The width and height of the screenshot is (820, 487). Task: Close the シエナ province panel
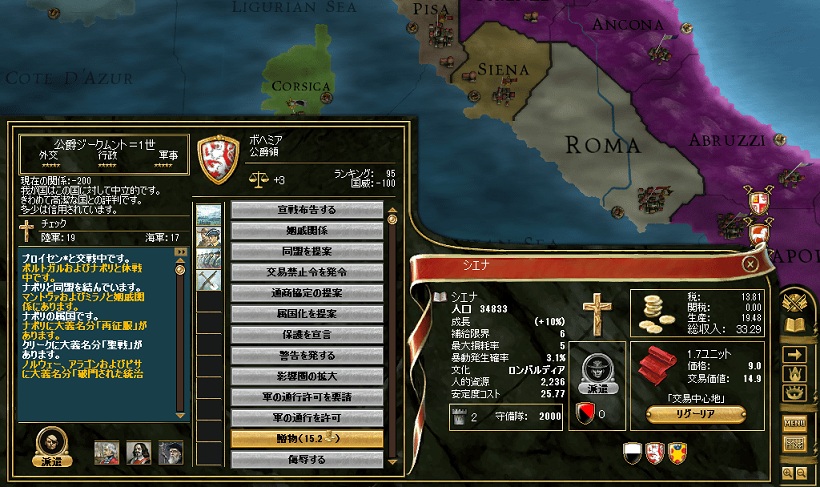(750, 264)
